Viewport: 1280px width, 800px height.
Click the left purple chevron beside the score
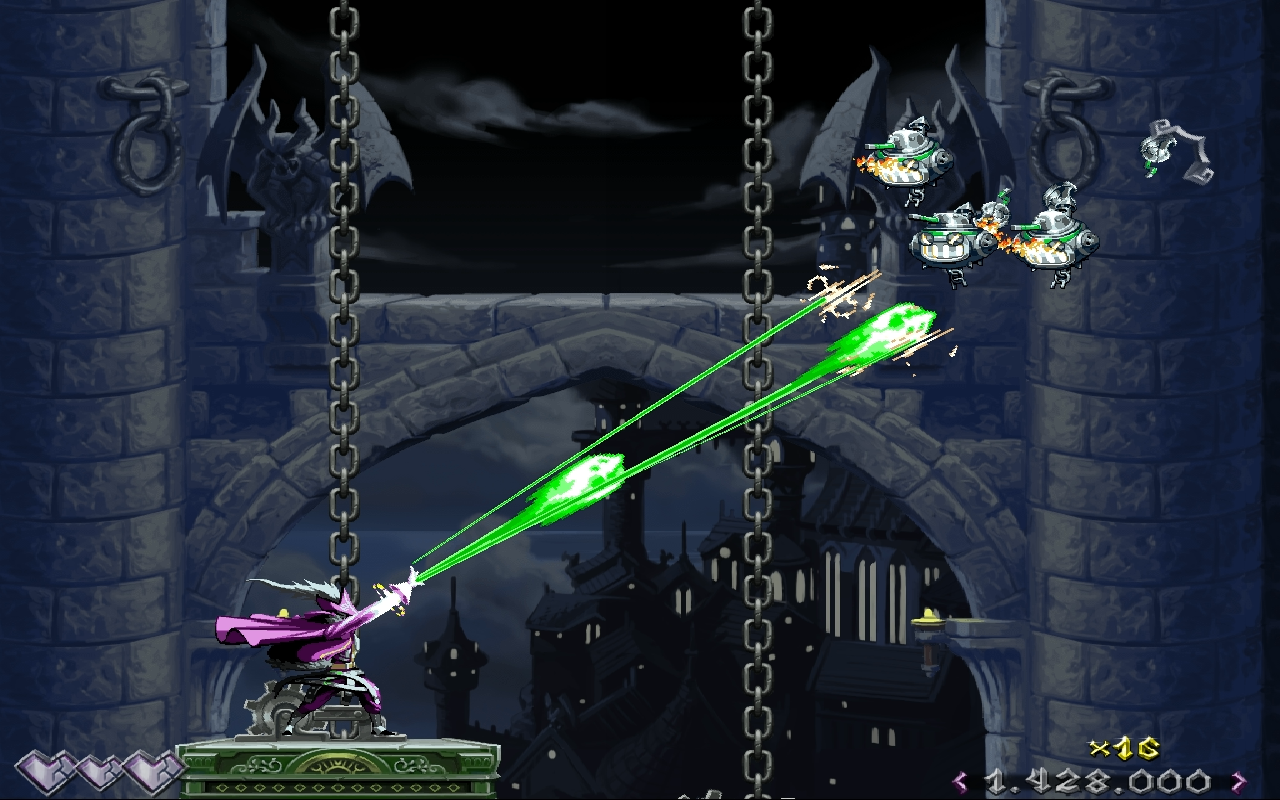[961, 781]
